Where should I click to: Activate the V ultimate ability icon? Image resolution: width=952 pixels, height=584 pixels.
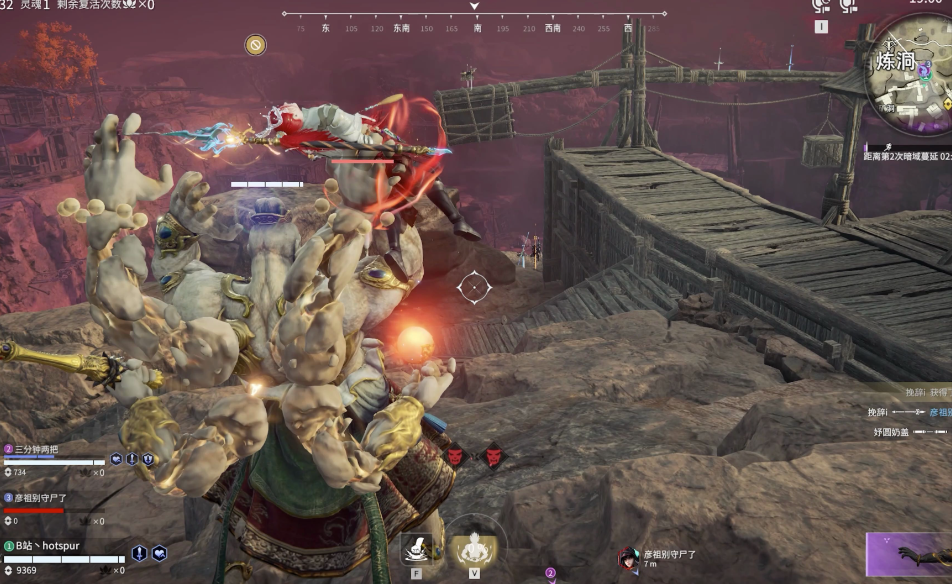pos(473,546)
